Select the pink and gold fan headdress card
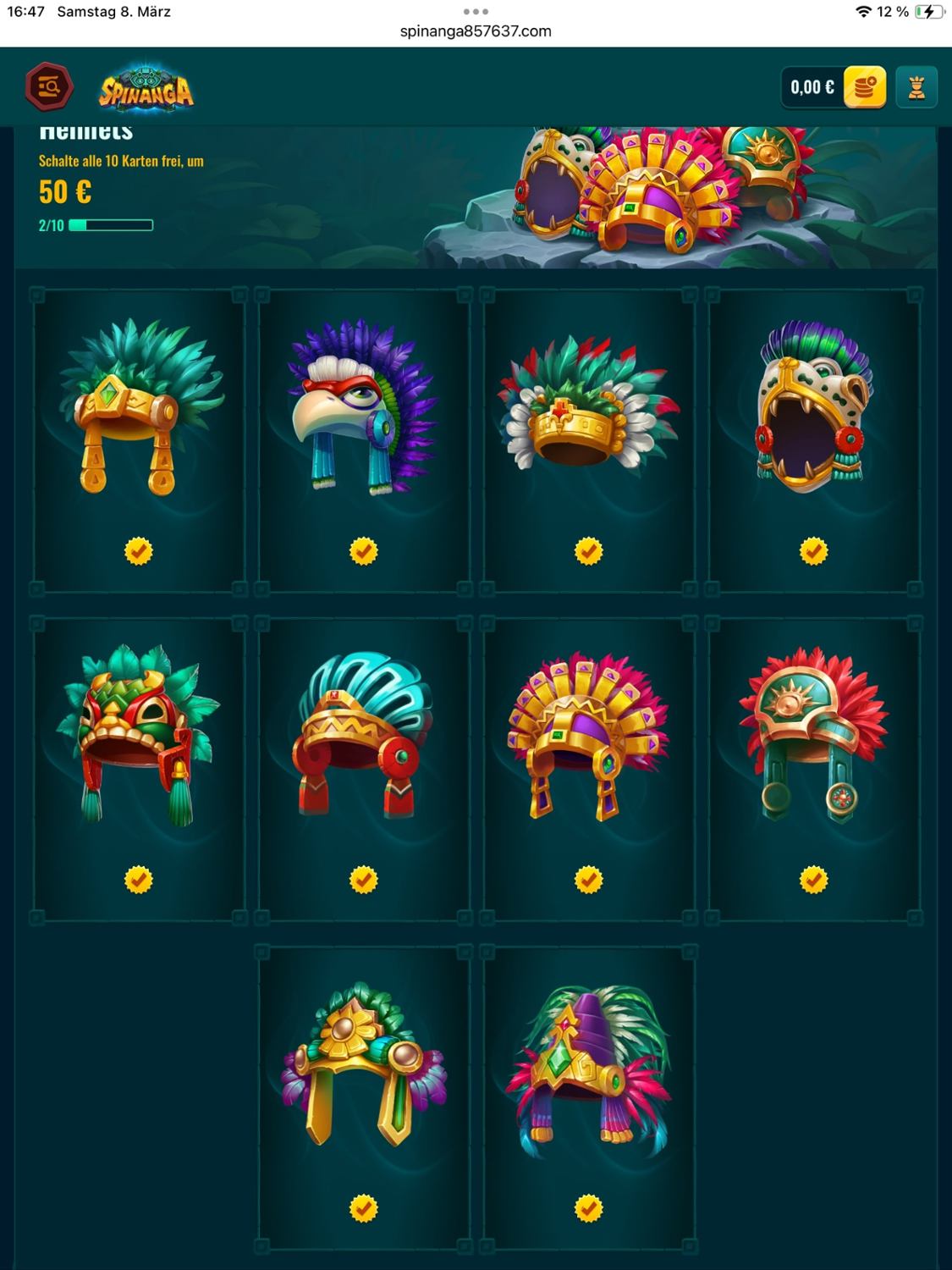The width and height of the screenshot is (952, 1270). 589,769
